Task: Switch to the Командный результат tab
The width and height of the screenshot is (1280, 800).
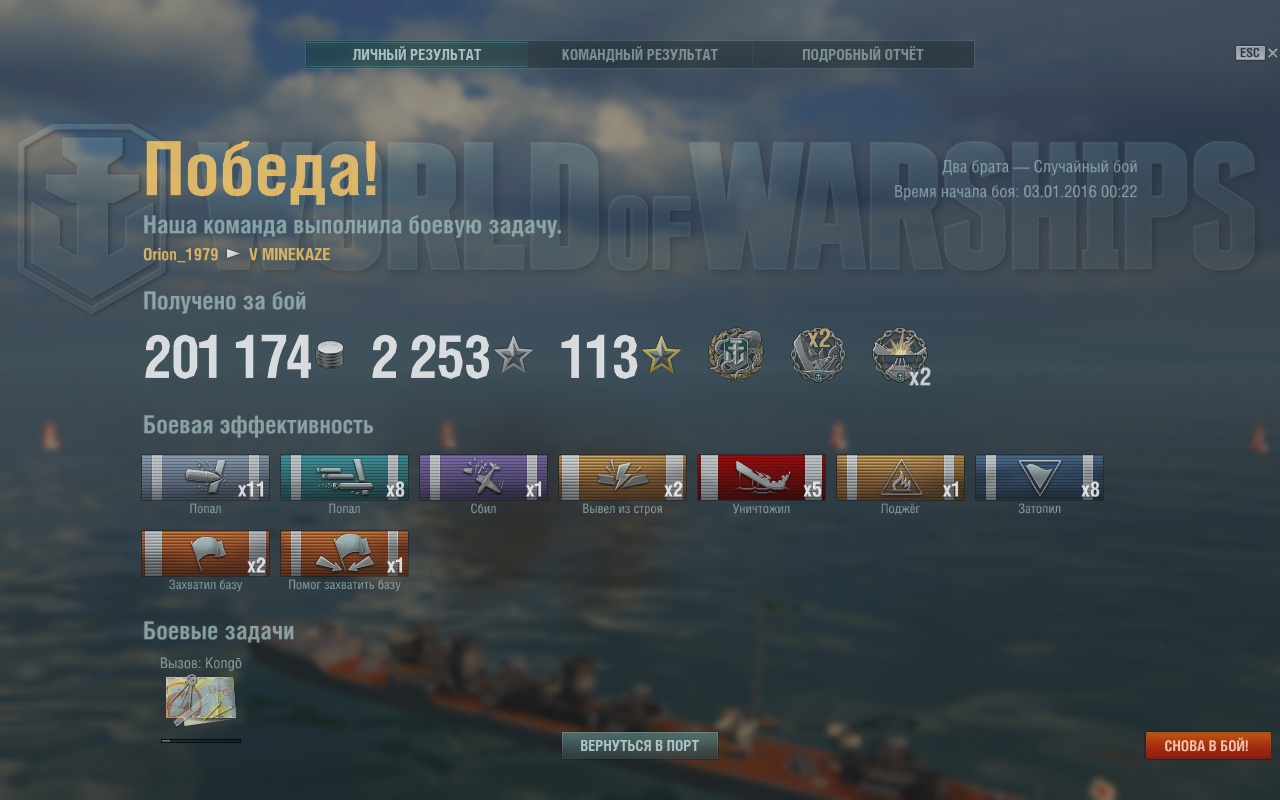Action: click(x=640, y=55)
